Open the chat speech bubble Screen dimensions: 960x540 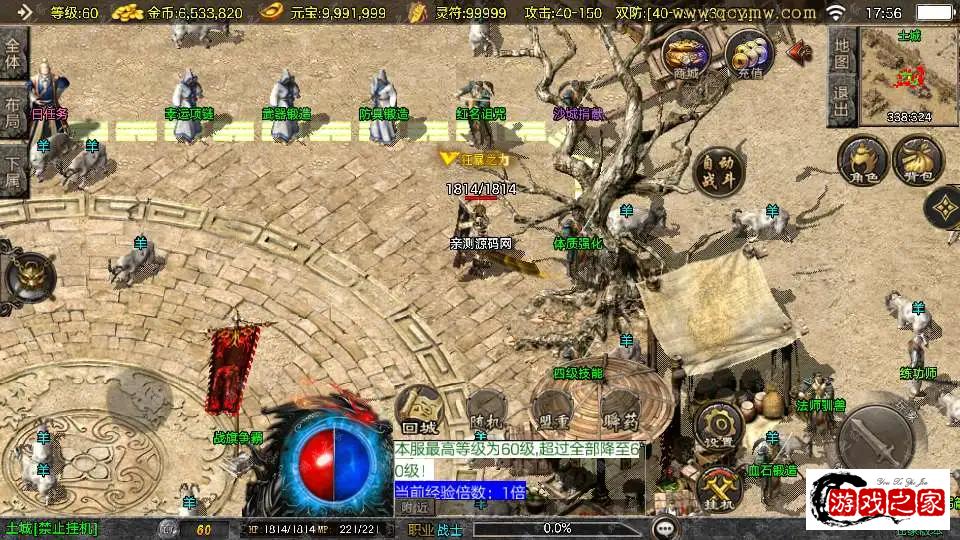663,527
